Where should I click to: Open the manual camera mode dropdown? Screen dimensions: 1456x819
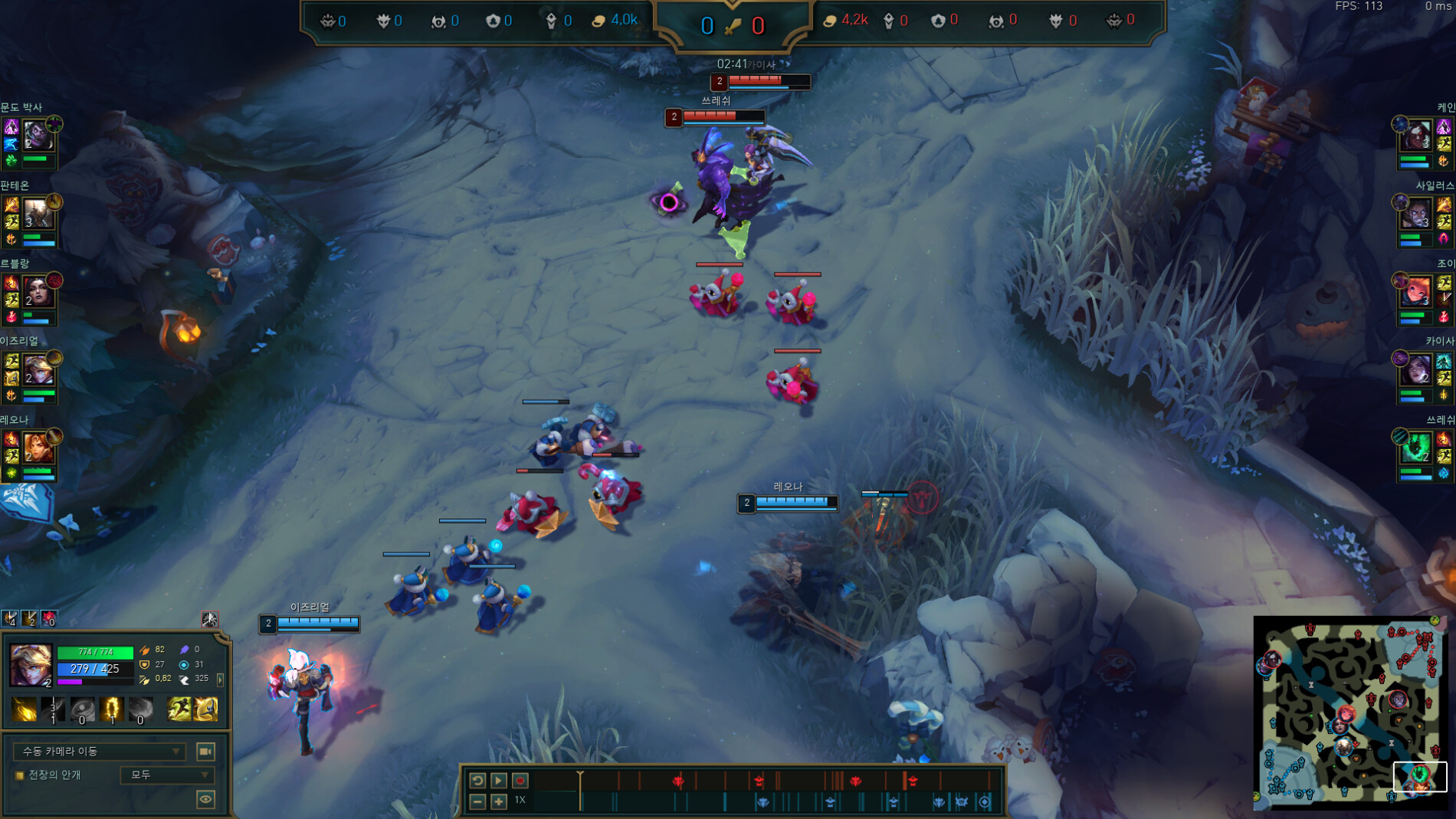pos(100,751)
